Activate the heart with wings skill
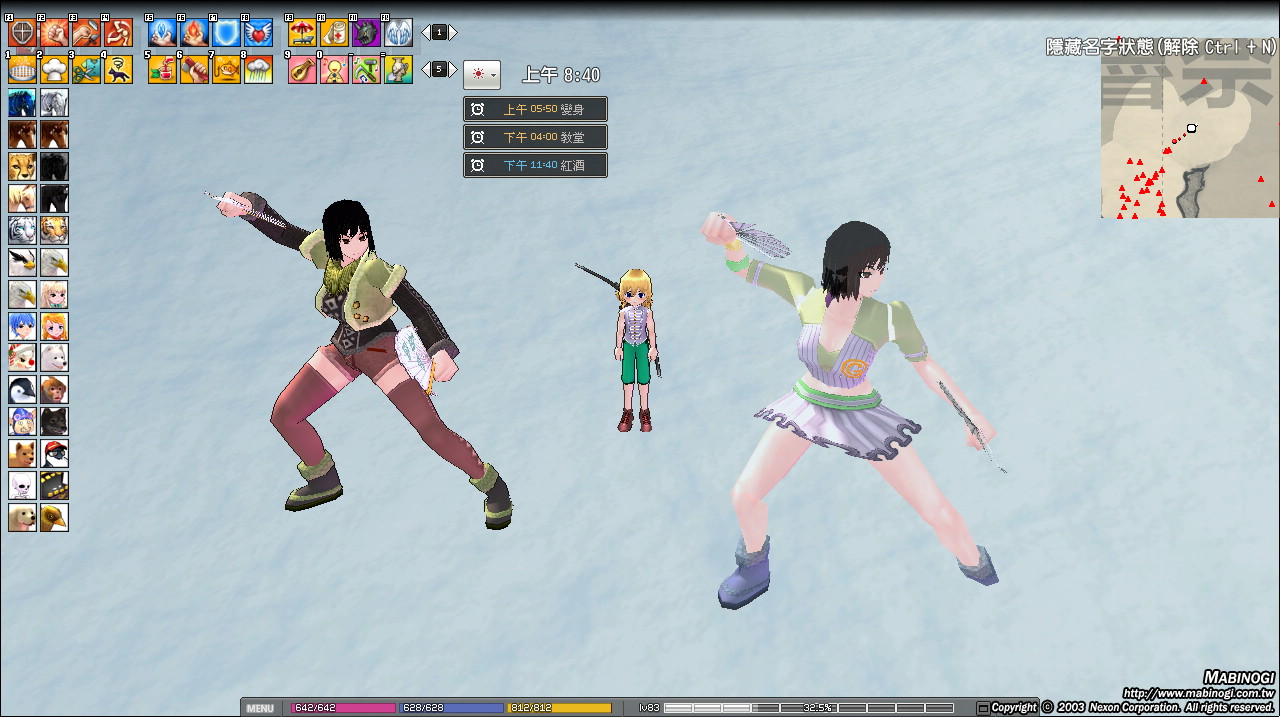Image resolution: width=1280 pixels, height=717 pixels. (258, 33)
